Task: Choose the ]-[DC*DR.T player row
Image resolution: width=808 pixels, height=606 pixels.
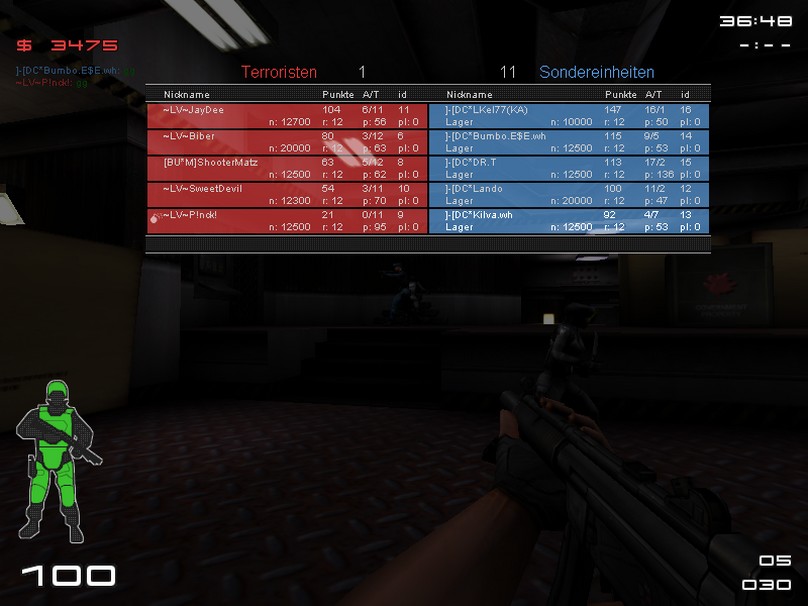Action: click(x=569, y=168)
